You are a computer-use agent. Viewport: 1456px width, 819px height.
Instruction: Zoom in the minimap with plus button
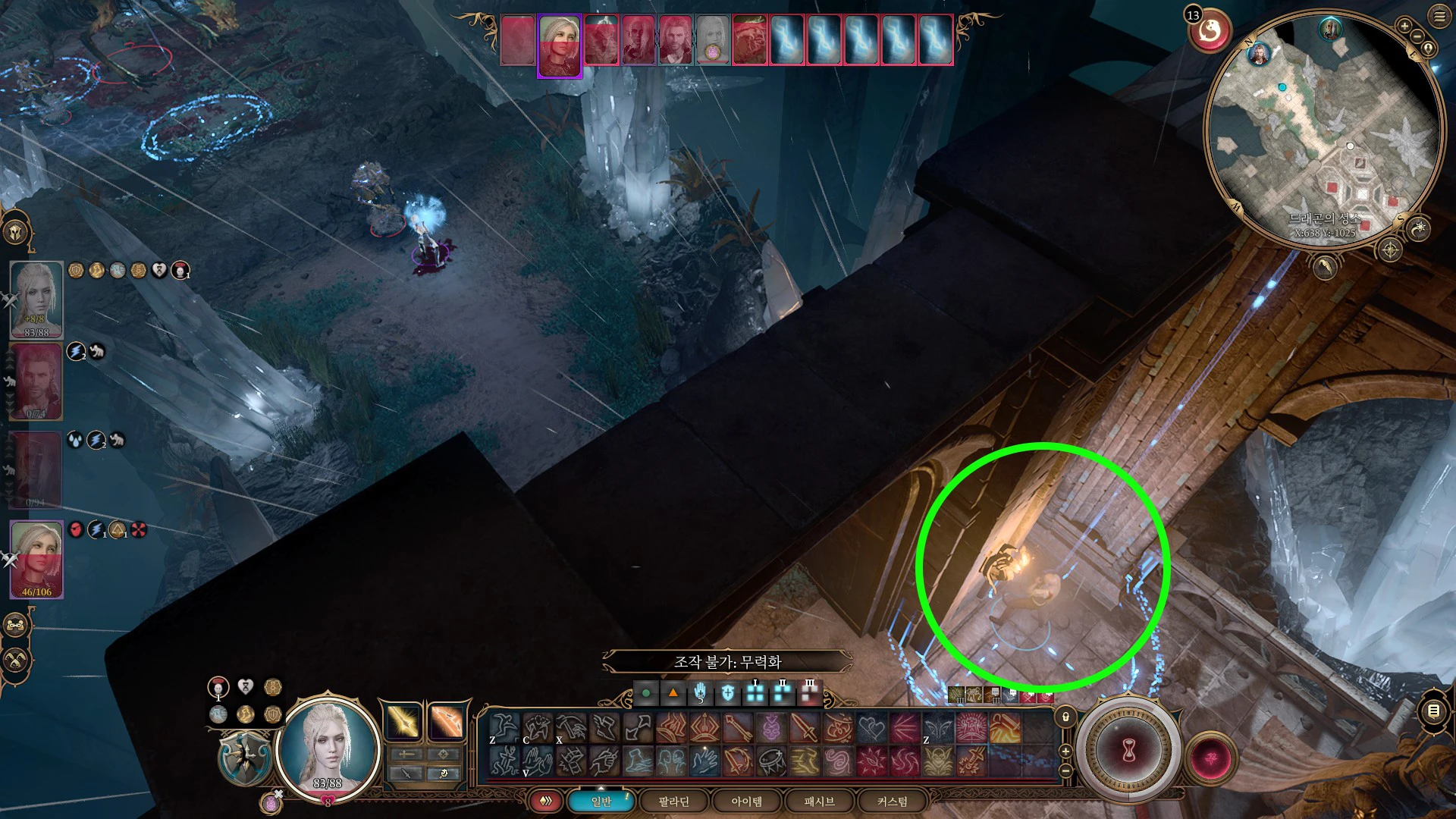(1404, 27)
